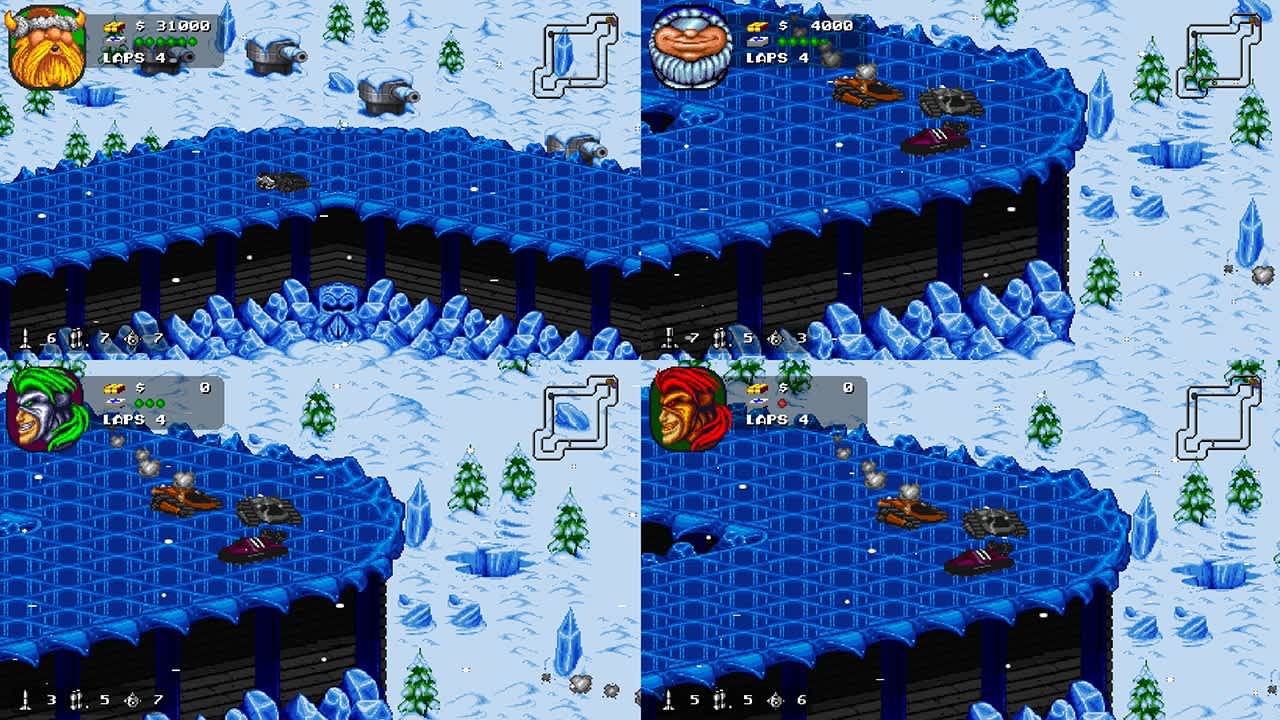Screen dimensions: 1280x720
Task: Click the mine counter icon in Player 4's HUD
Action: [x=776, y=702]
